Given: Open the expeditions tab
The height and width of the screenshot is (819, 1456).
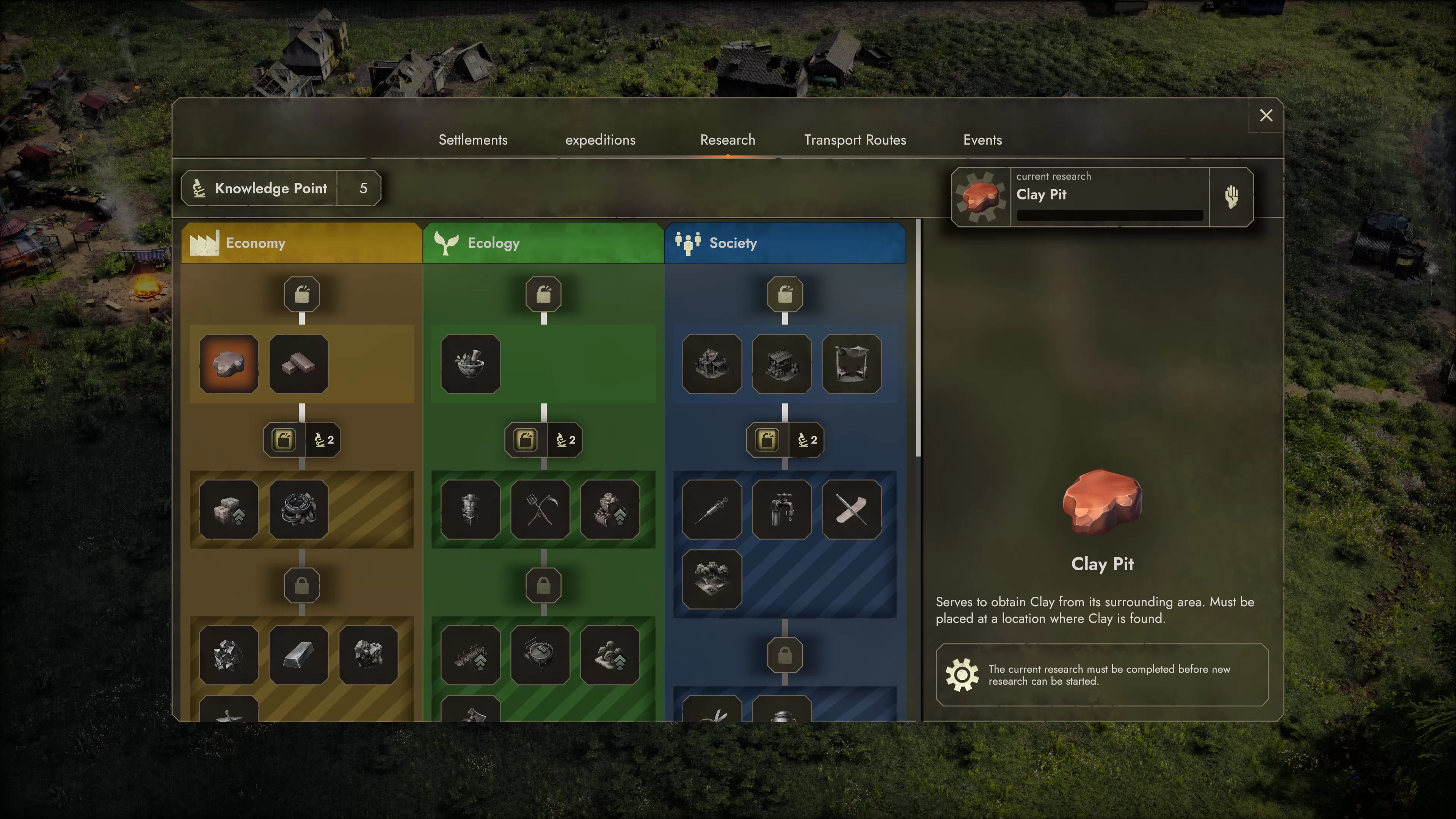Looking at the screenshot, I should [600, 140].
